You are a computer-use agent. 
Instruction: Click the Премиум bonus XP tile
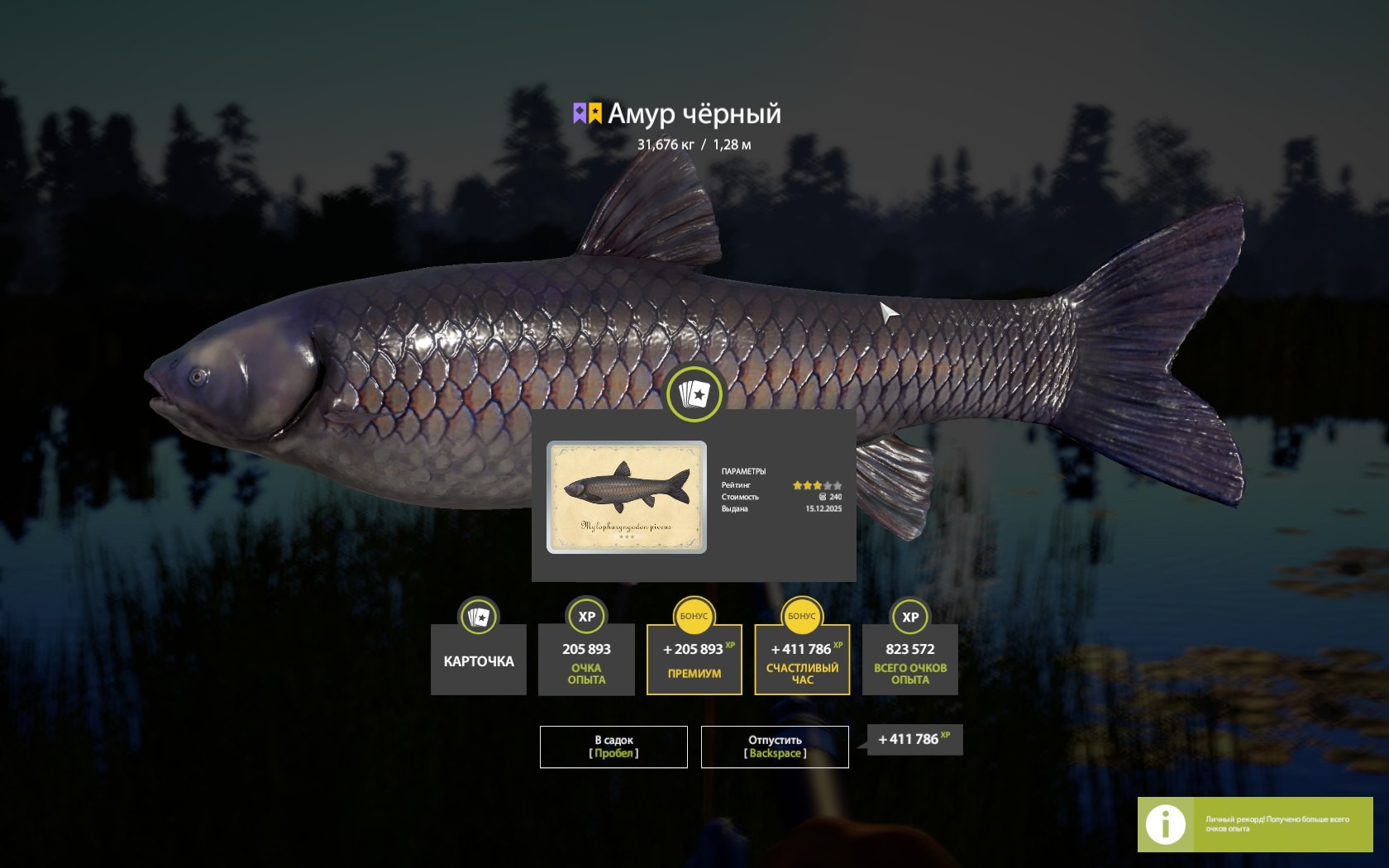click(x=694, y=660)
